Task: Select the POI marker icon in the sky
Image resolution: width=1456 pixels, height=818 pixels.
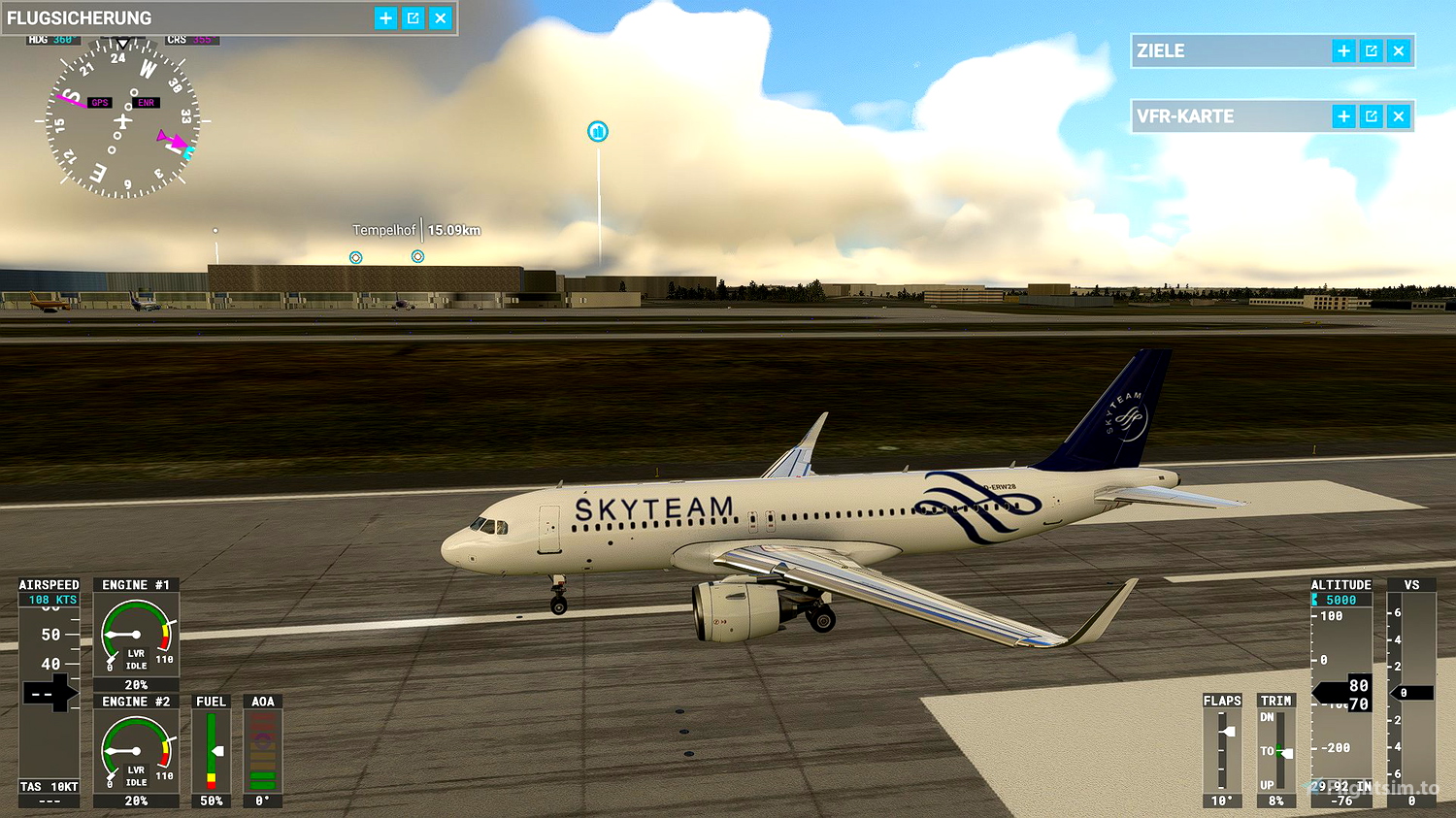Action: coord(598,131)
